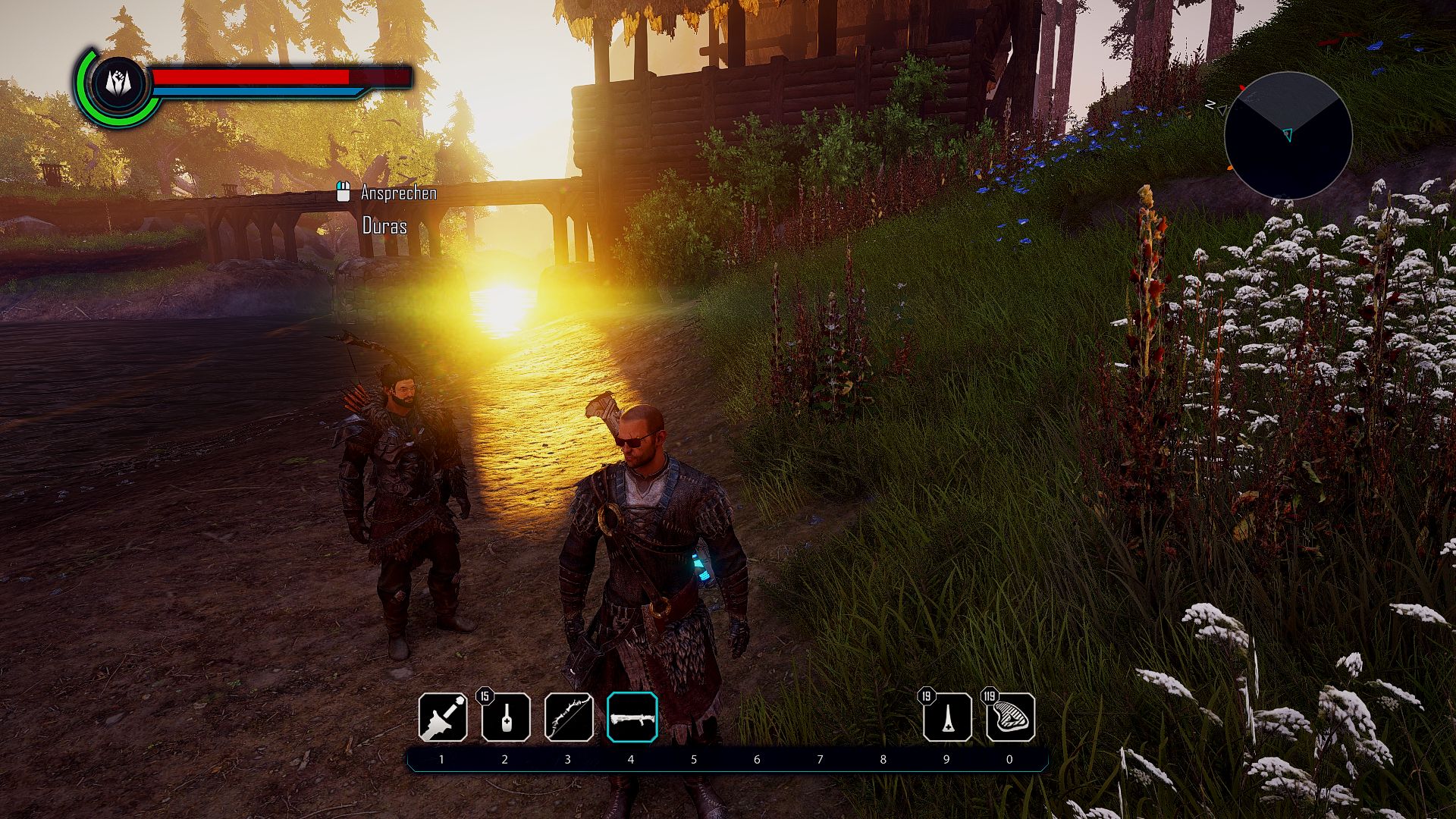Image resolution: width=1456 pixels, height=819 pixels.
Task: Select the highlighted shotgun weapon slot
Action: coord(632,717)
